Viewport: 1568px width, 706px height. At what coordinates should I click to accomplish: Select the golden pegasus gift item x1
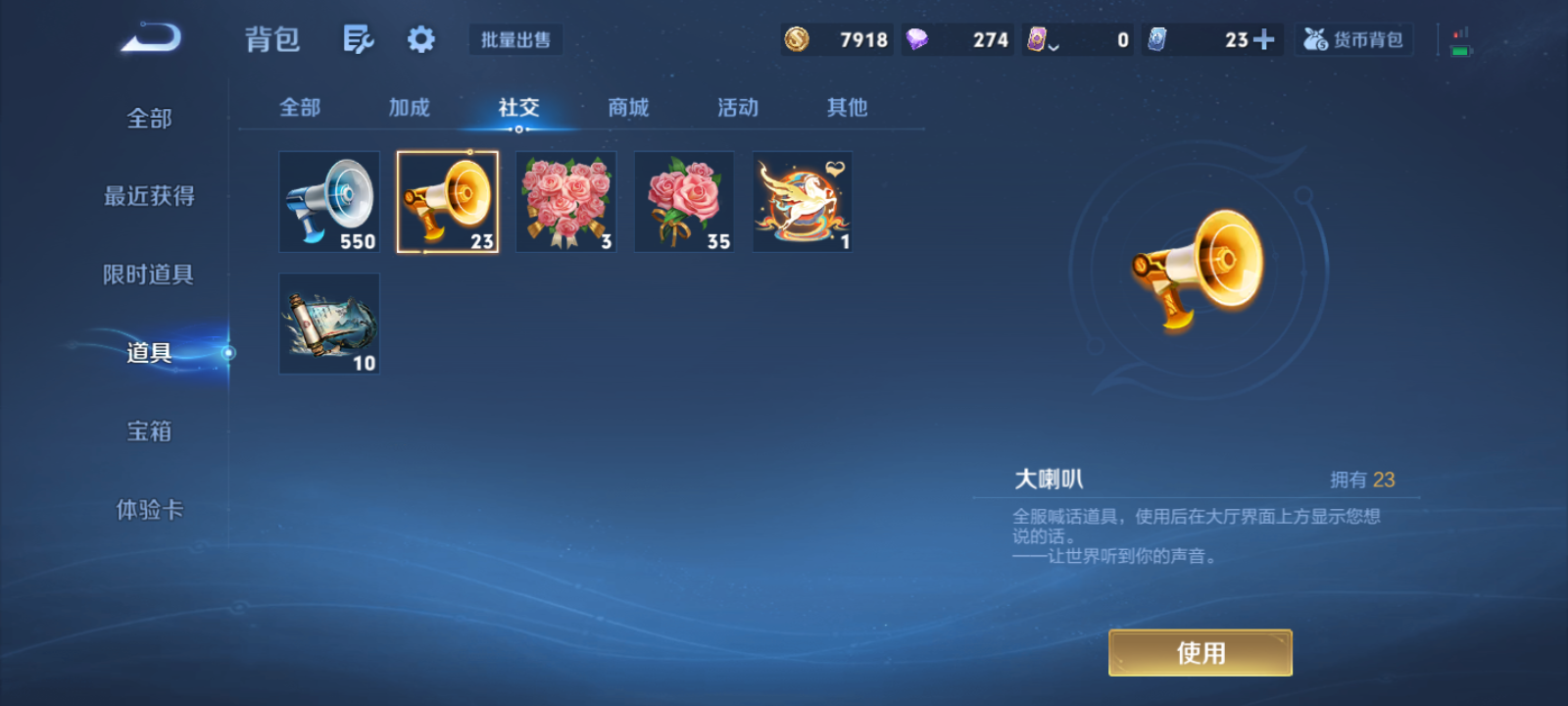click(802, 201)
